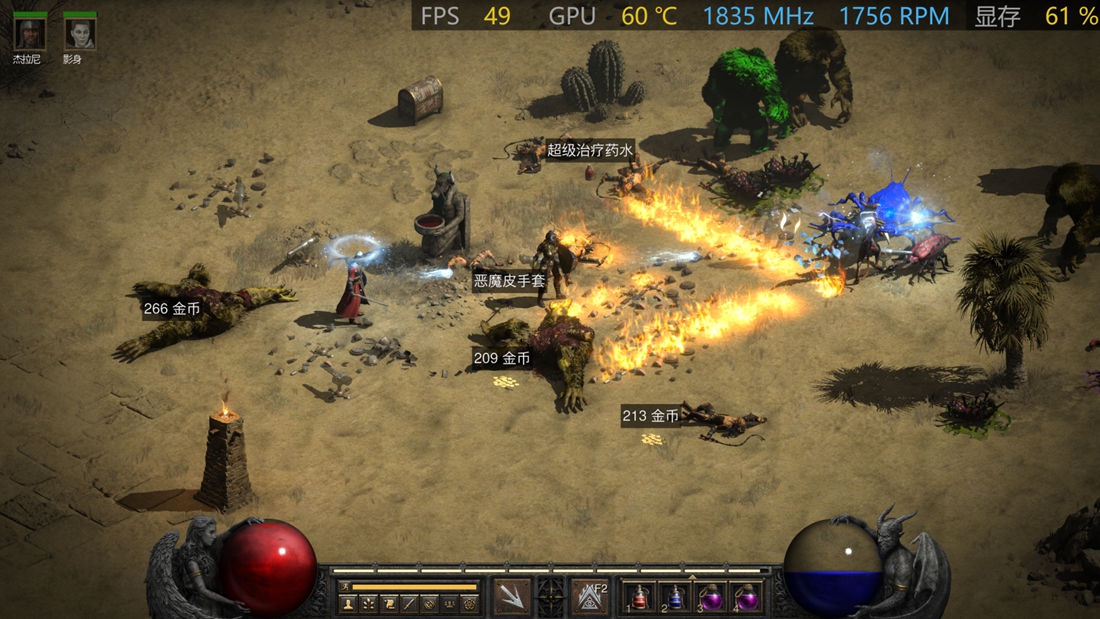This screenshot has height=619, width=1100.
Task: Expand the belt with the small arrow
Action: click(692, 577)
